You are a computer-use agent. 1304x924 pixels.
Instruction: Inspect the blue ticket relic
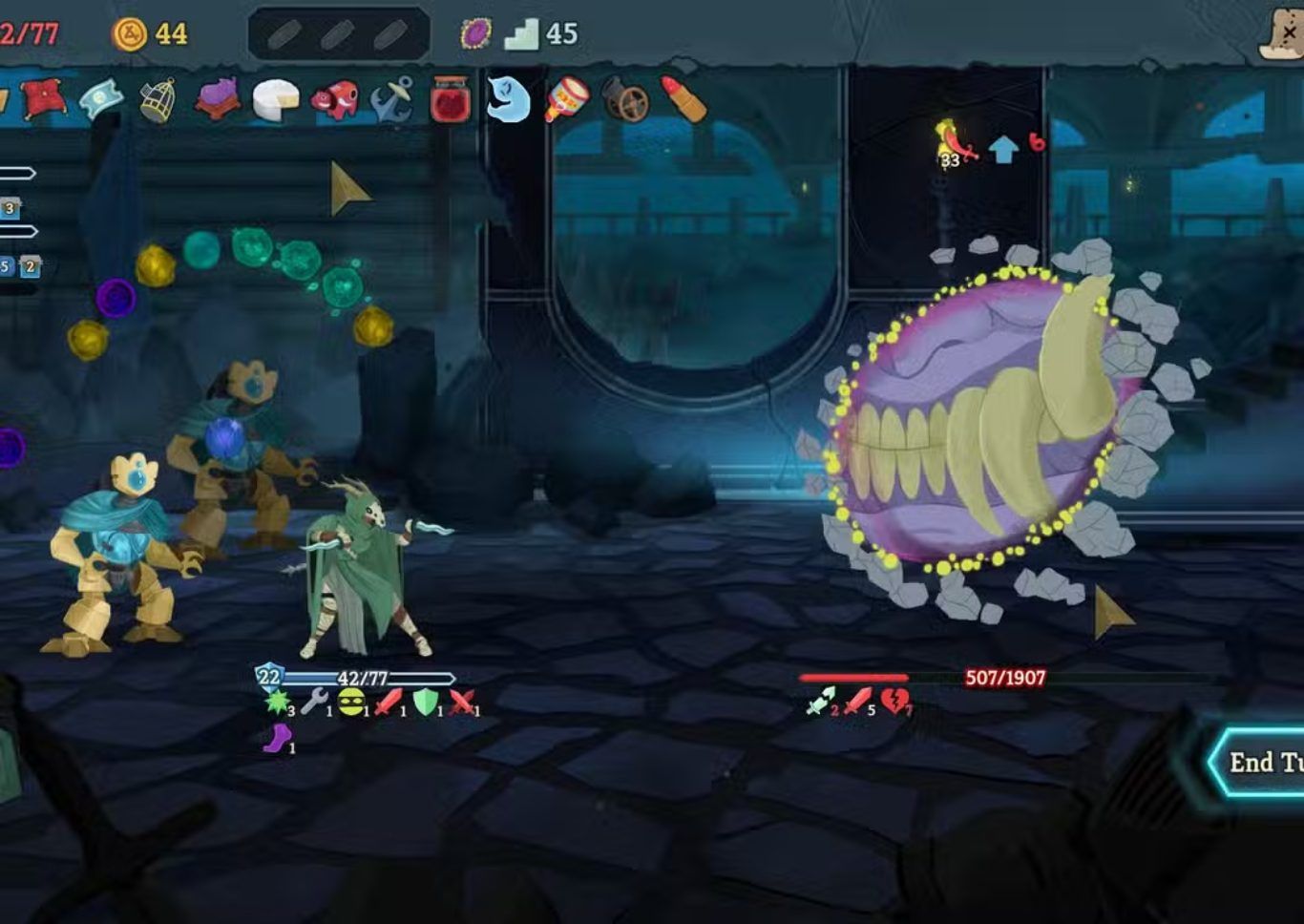tap(100, 98)
